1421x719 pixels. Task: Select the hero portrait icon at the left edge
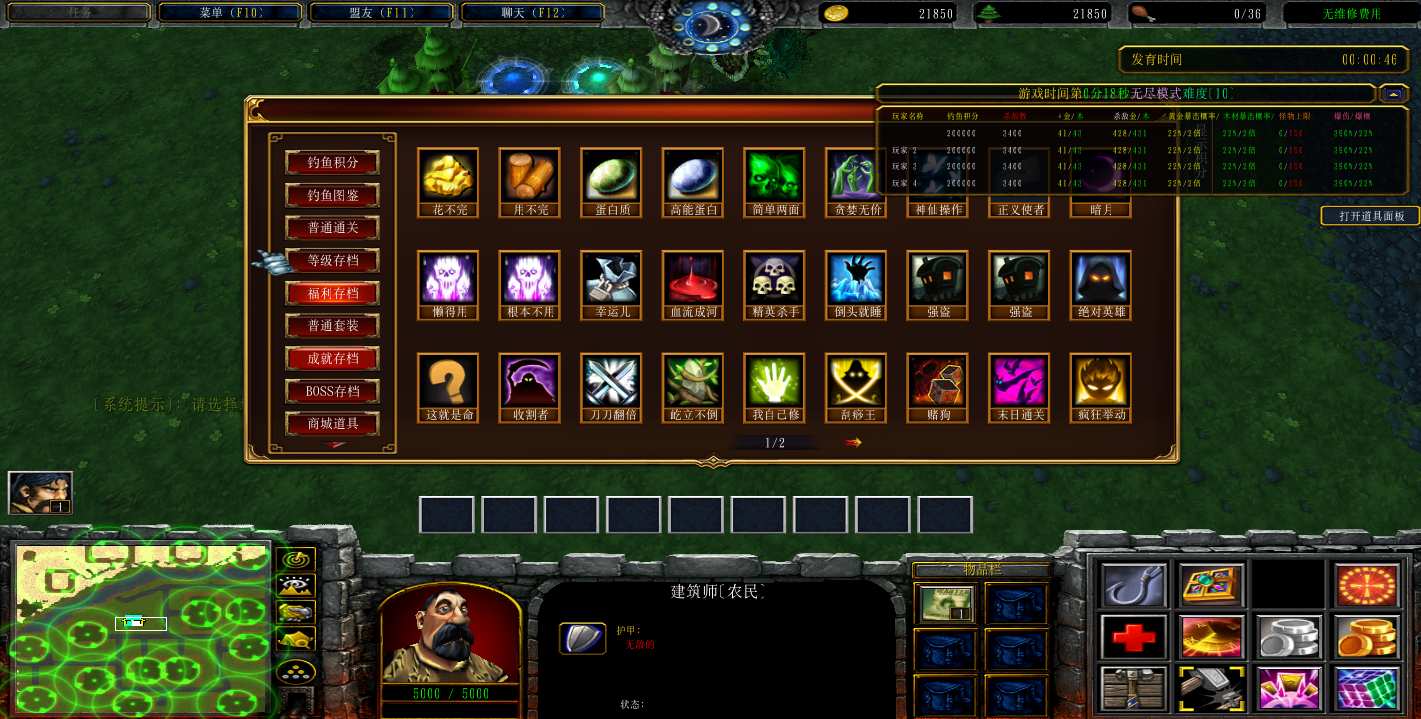(x=40, y=492)
